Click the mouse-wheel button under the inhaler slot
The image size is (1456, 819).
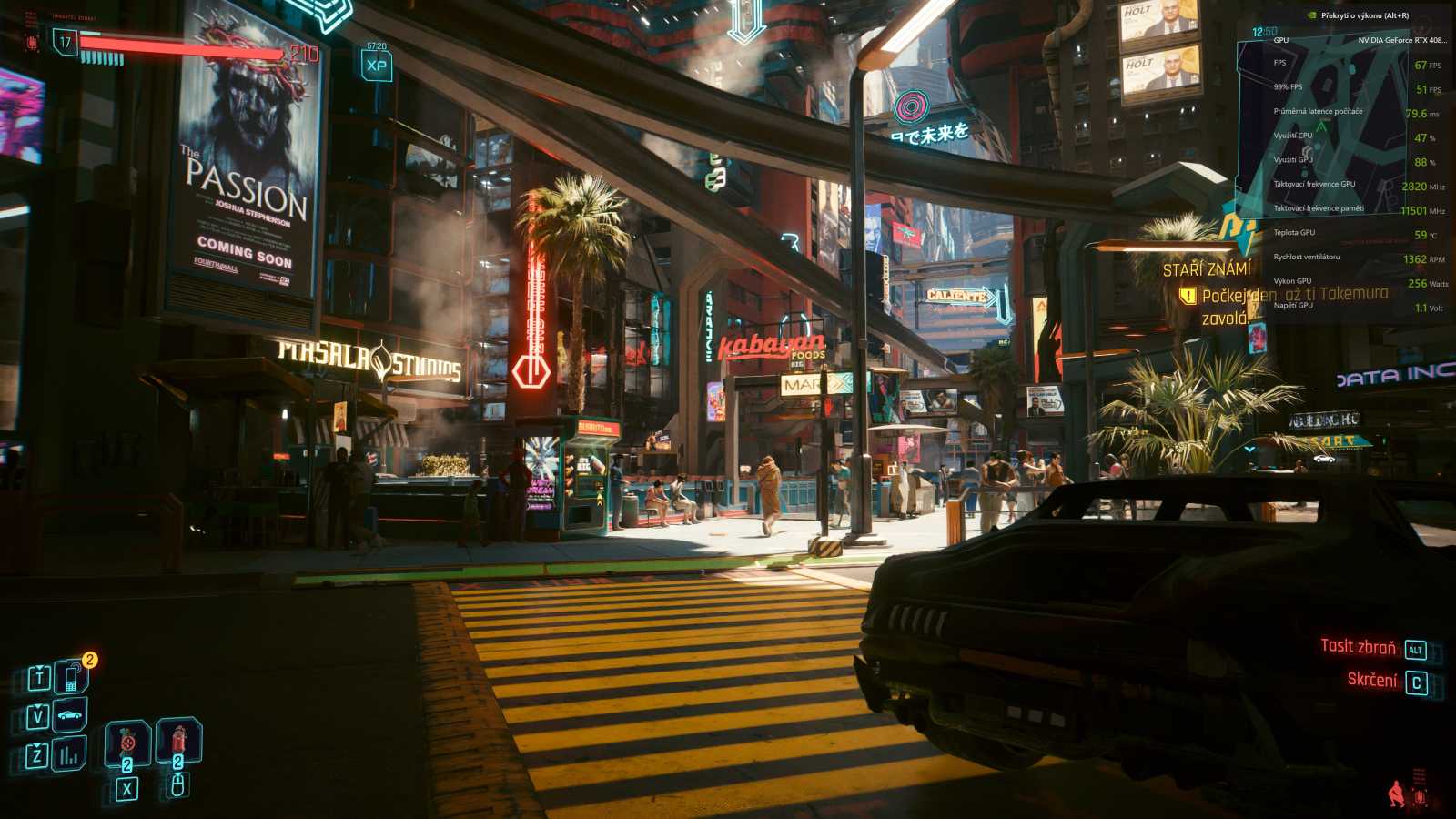click(x=177, y=786)
